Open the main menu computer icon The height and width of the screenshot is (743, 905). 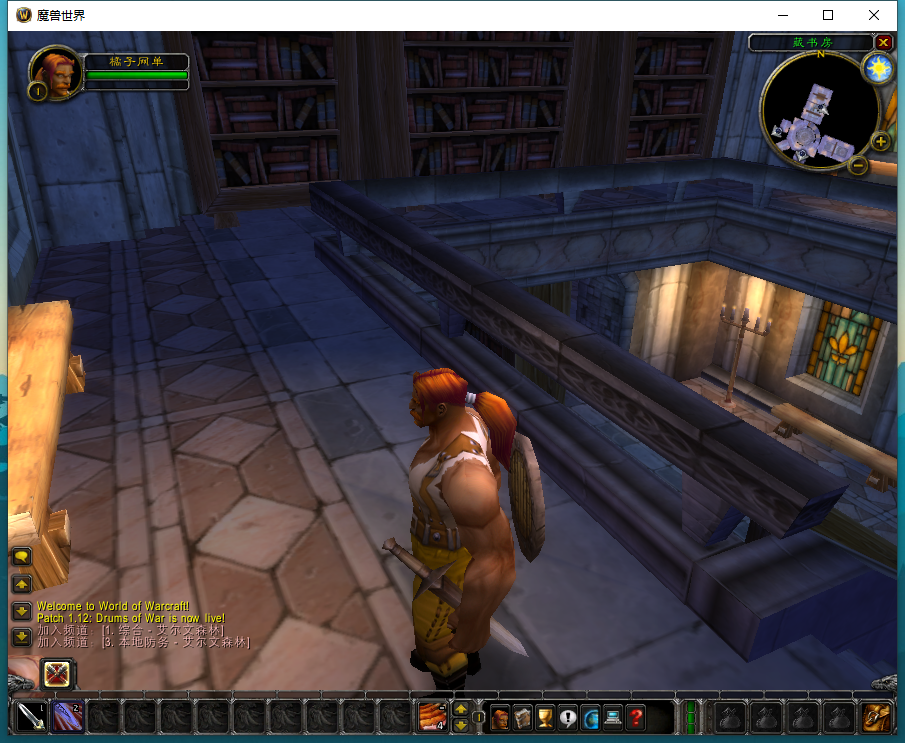pos(613,717)
